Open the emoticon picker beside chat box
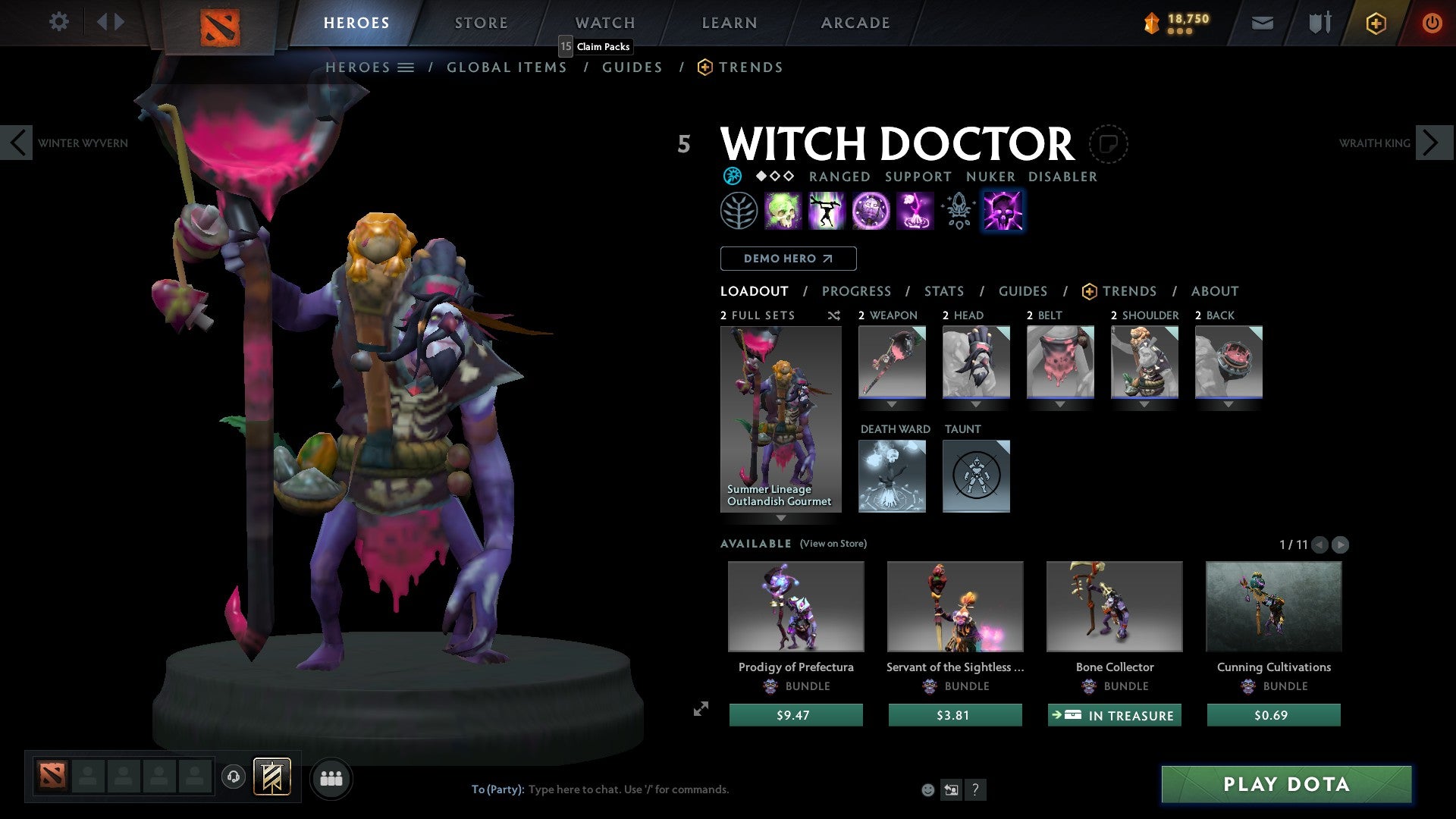 927,789
